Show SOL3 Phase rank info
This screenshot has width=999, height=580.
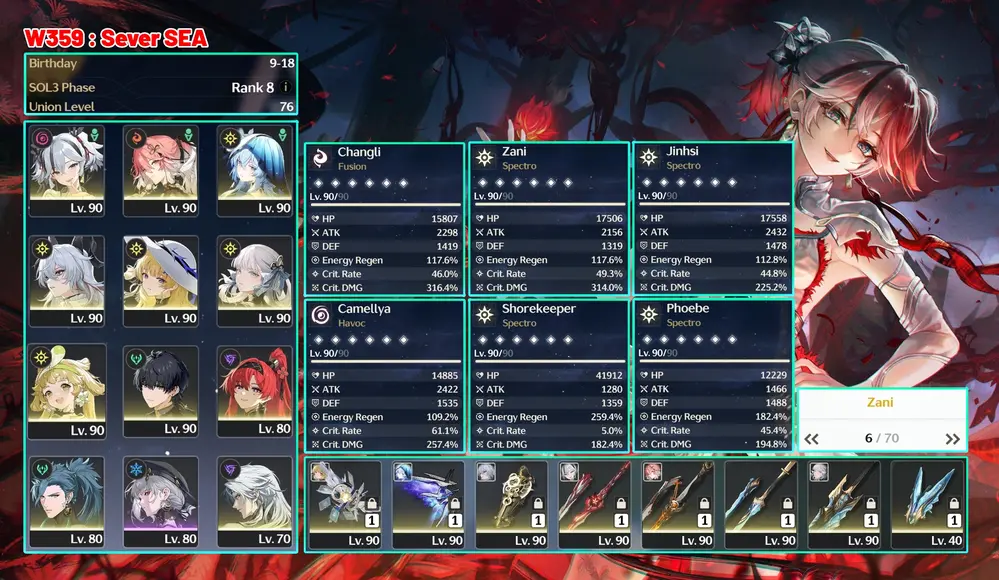(286, 87)
